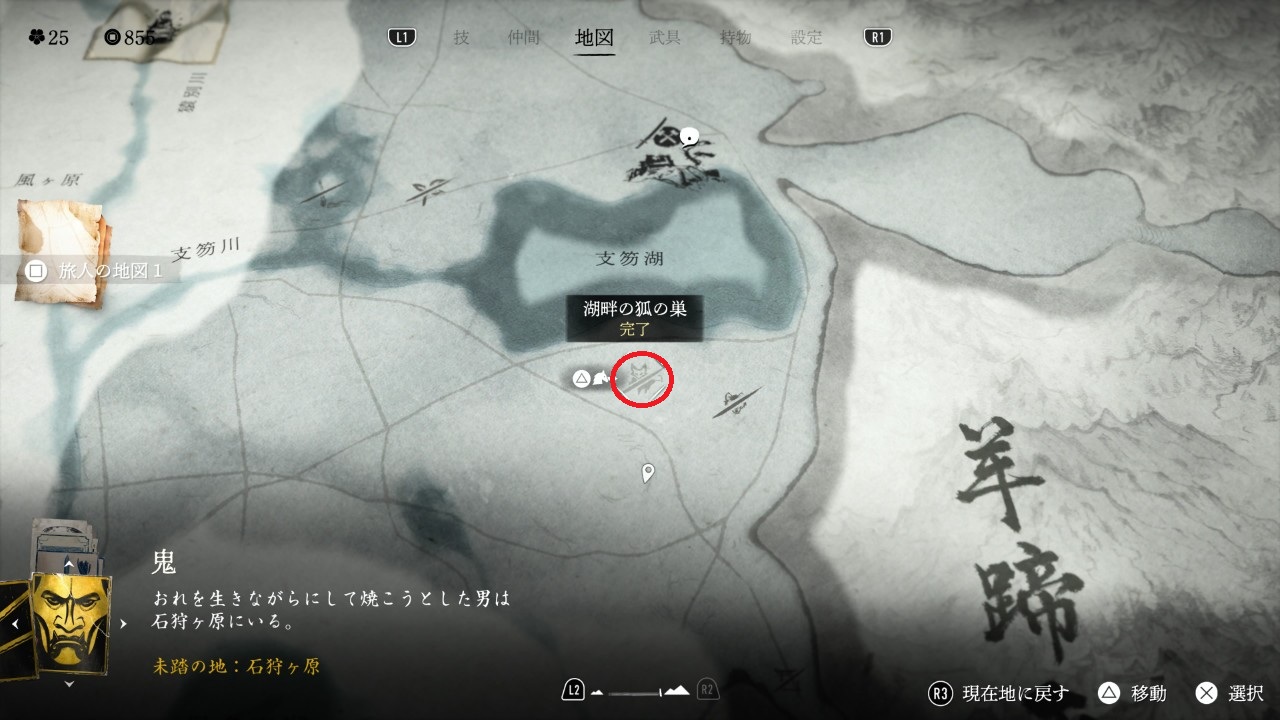Image resolution: width=1280 pixels, height=720 pixels.
Task: Cycle cards upward with the up arrow
Action: pyautogui.click(x=68, y=565)
